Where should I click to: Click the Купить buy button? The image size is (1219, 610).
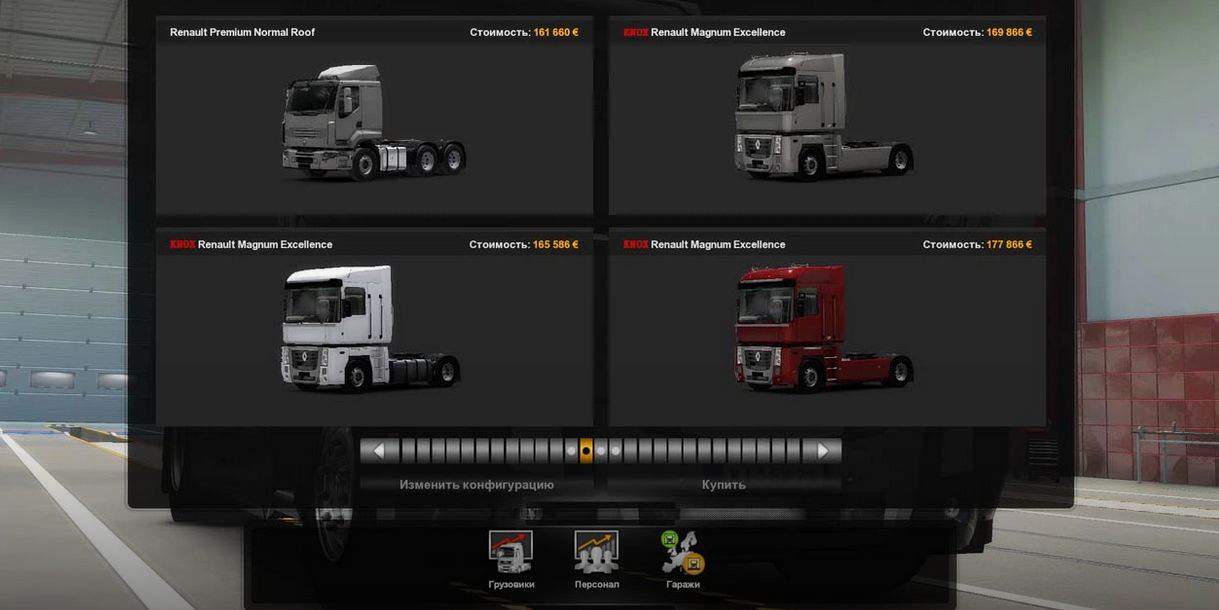pos(723,484)
